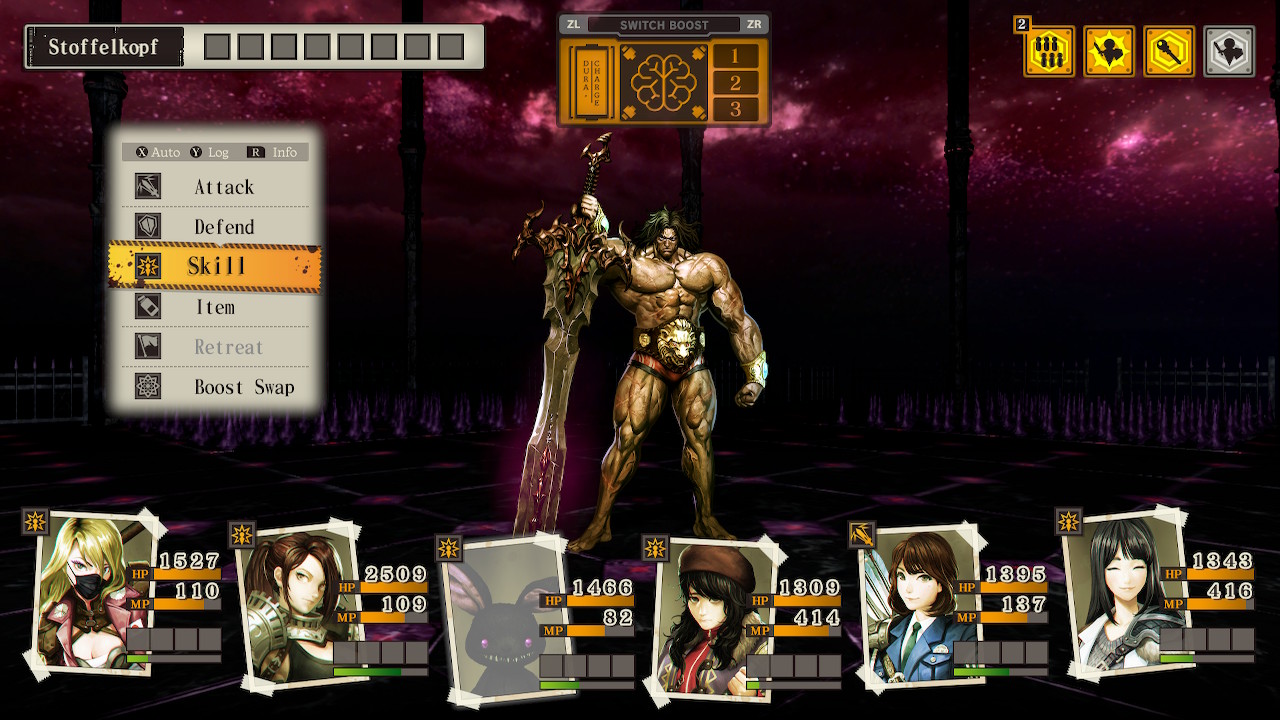Choose boost level 1
The width and height of the screenshot is (1280, 720).
(x=736, y=56)
